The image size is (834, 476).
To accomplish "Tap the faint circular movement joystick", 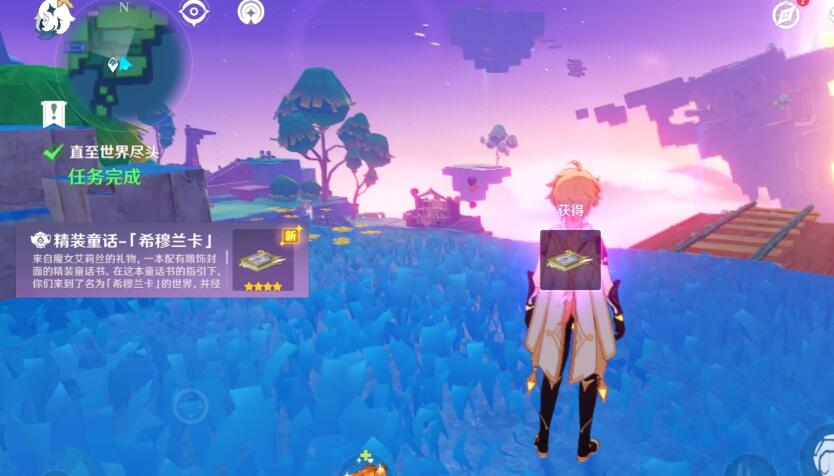I will (x=188, y=405).
